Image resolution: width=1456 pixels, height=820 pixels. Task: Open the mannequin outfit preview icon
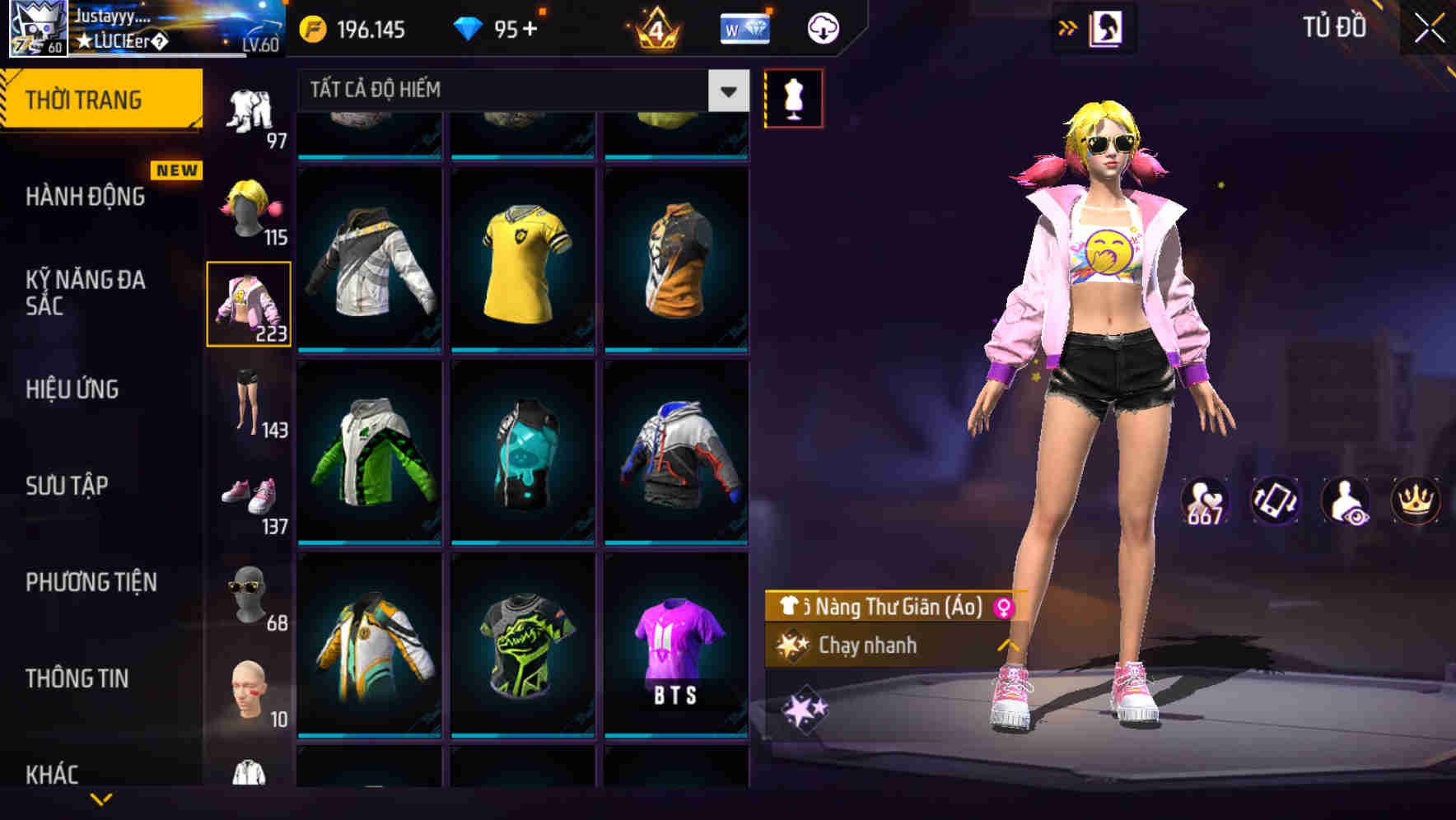[794, 97]
